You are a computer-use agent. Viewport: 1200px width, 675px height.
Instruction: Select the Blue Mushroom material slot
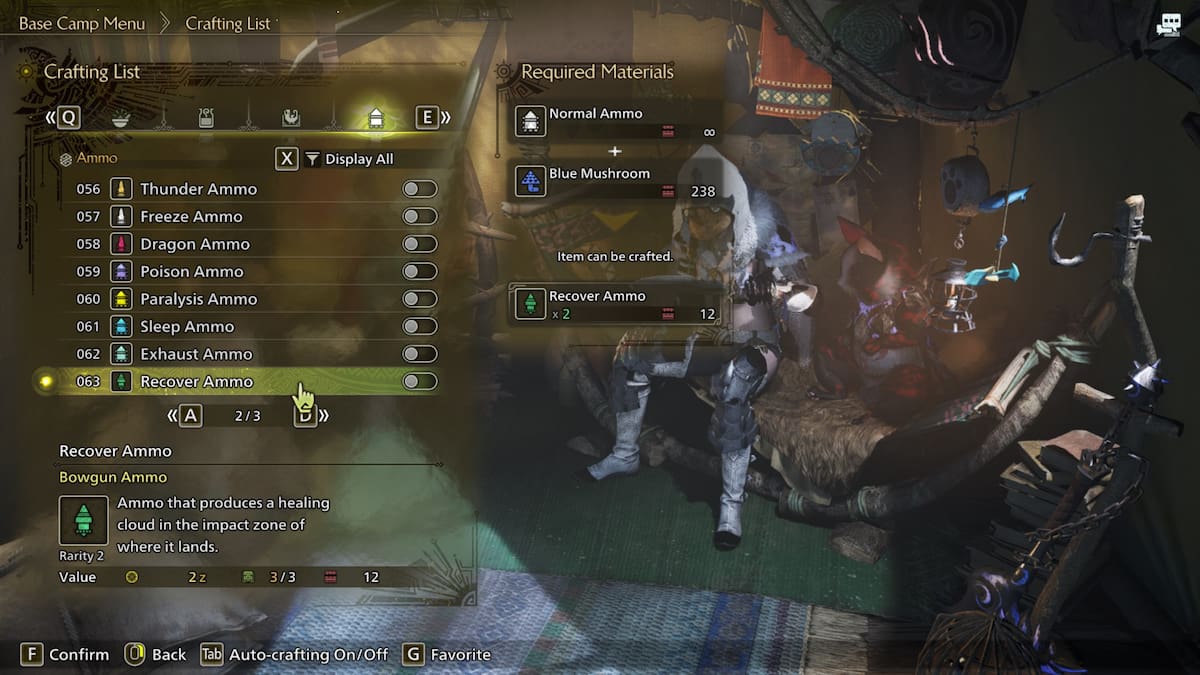tap(615, 181)
